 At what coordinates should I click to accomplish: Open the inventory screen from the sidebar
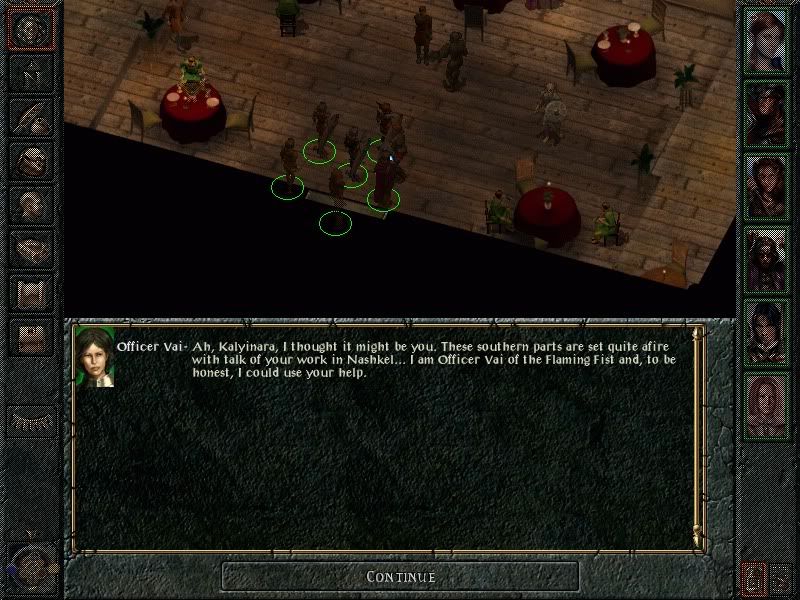pos(30,162)
